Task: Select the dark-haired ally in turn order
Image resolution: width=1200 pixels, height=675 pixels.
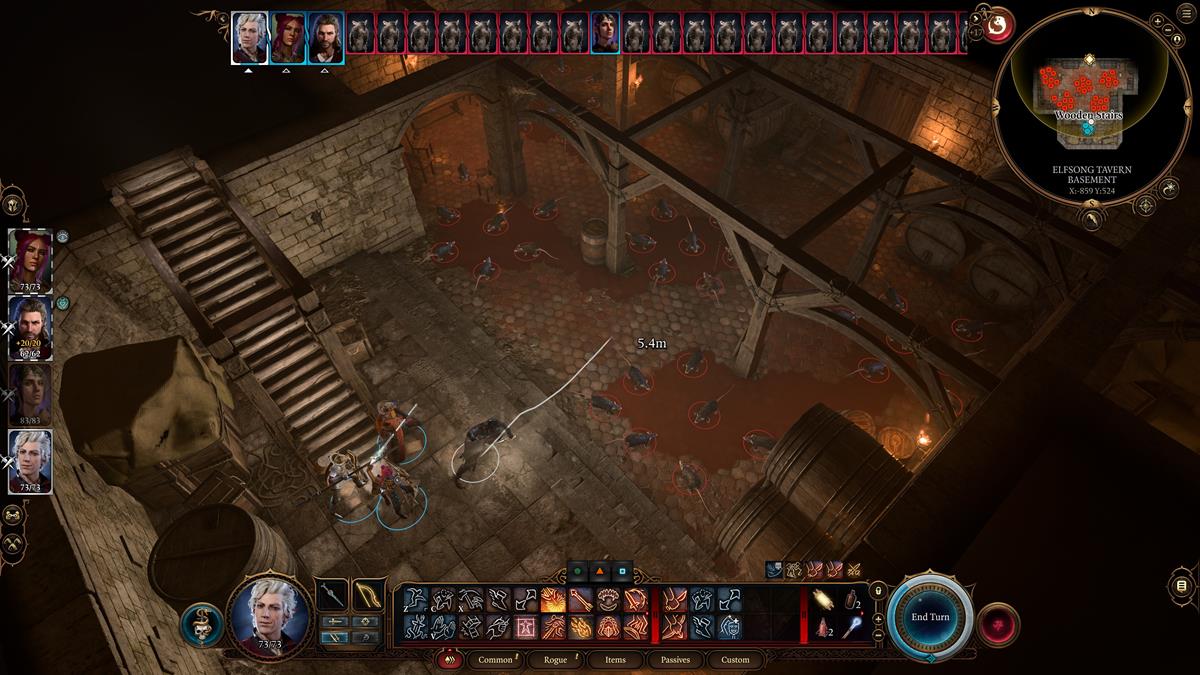Action: coord(605,31)
